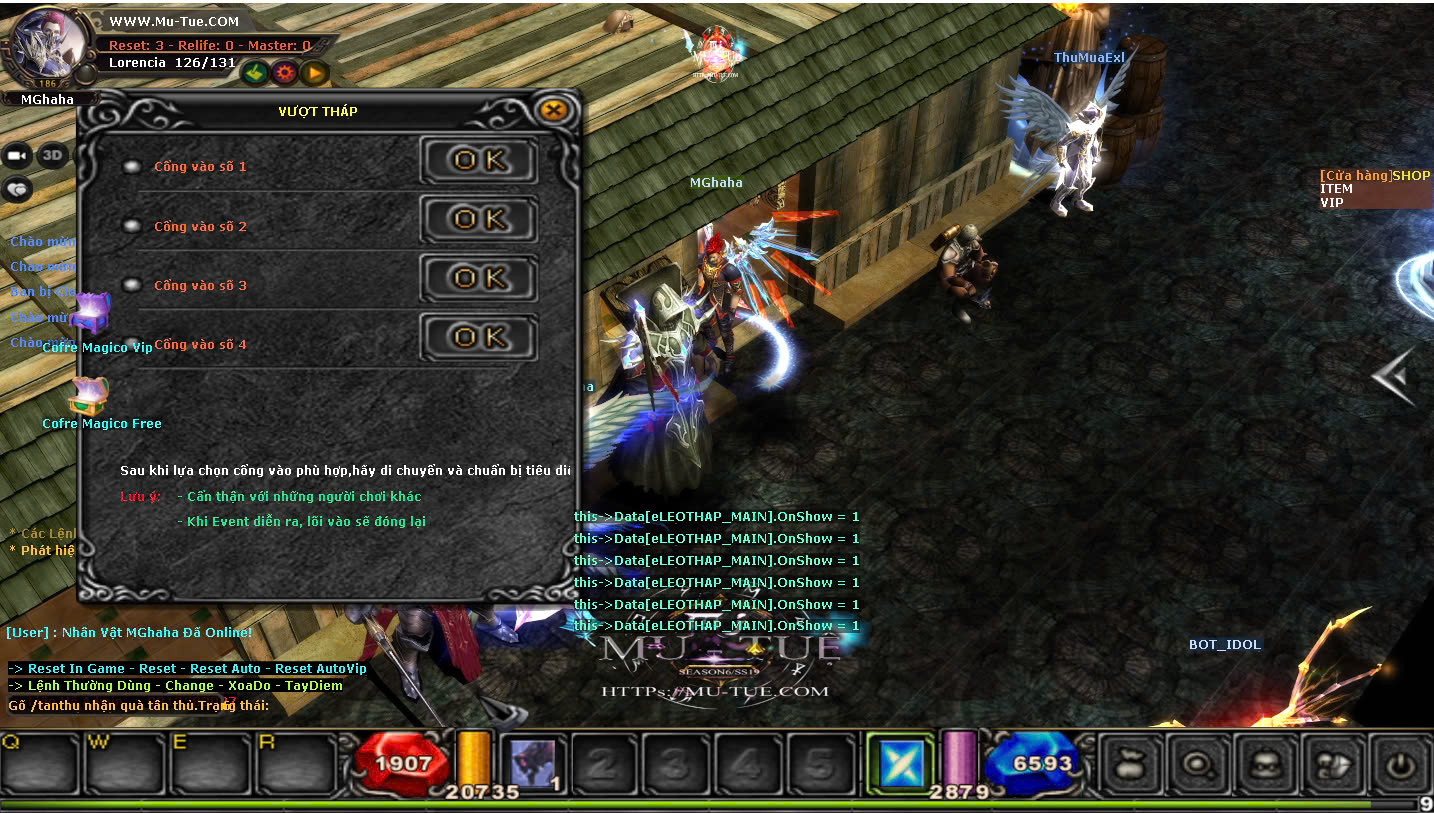Open the hearts icon button
The width and height of the screenshot is (1434, 813).
[x=17, y=188]
